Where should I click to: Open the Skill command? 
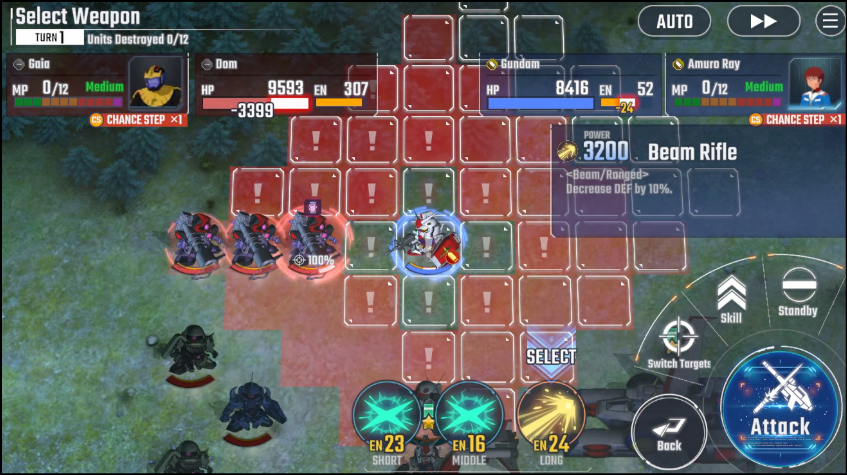tap(731, 299)
